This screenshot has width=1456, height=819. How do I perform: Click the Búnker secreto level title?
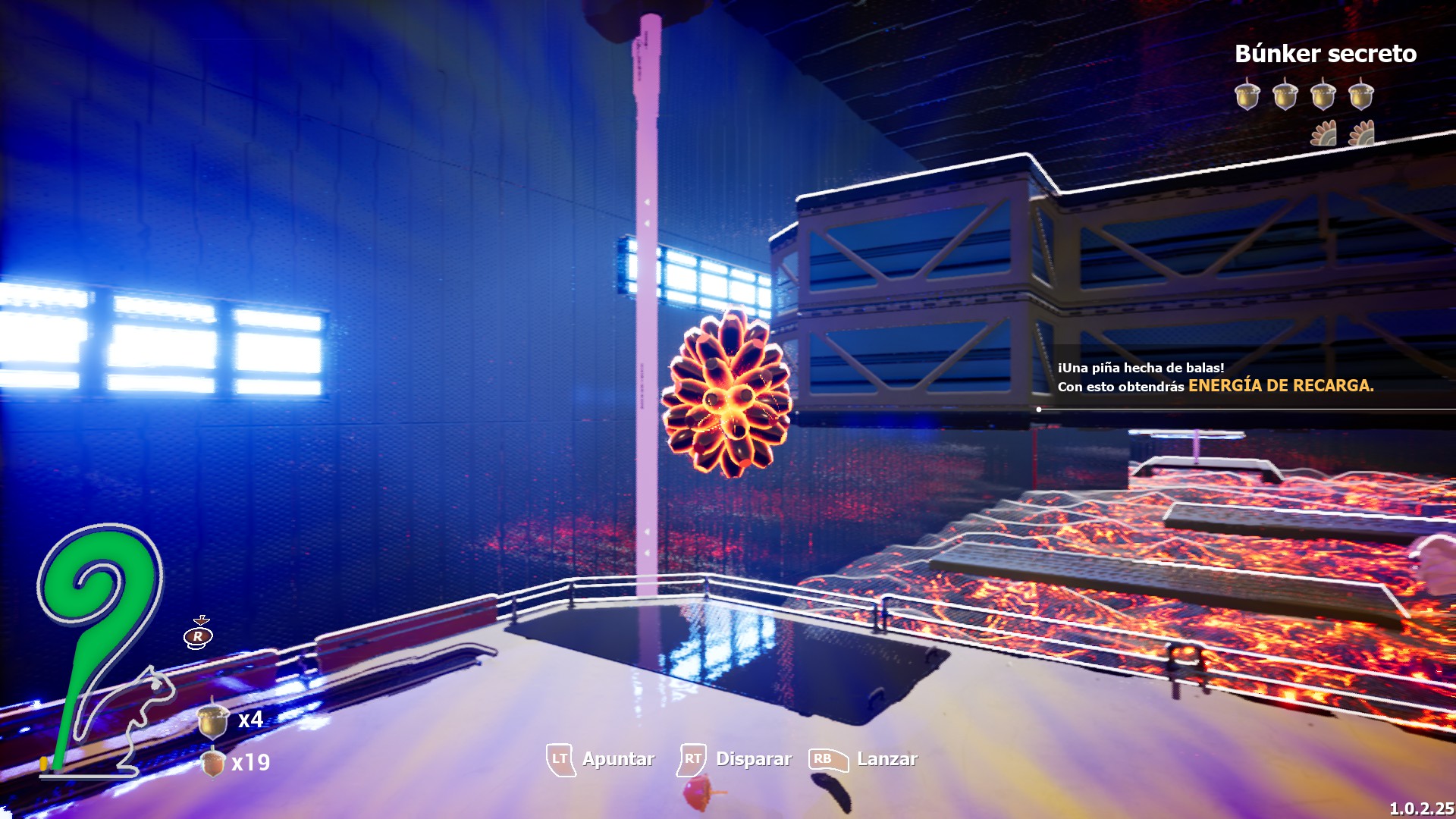pos(1325,54)
